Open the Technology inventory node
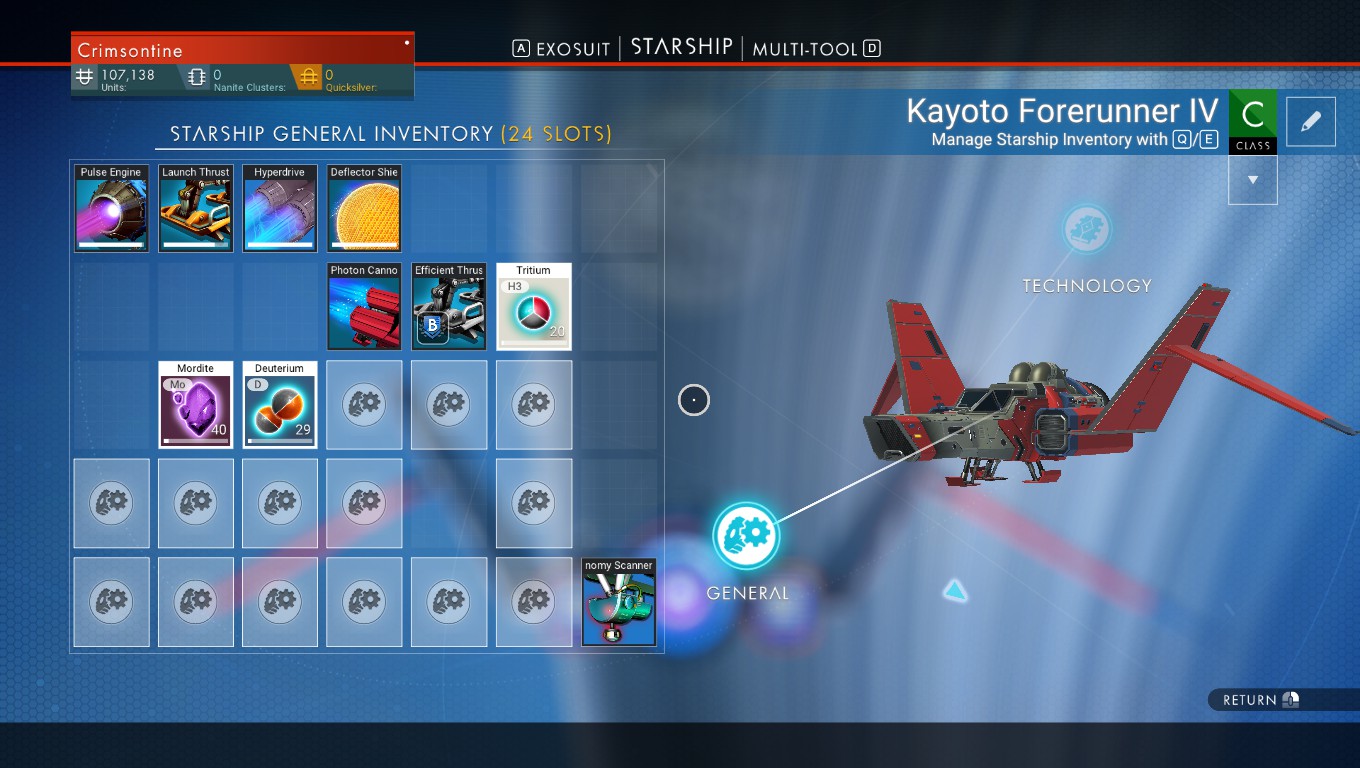Viewport: 1360px width, 768px height. point(1086,229)
